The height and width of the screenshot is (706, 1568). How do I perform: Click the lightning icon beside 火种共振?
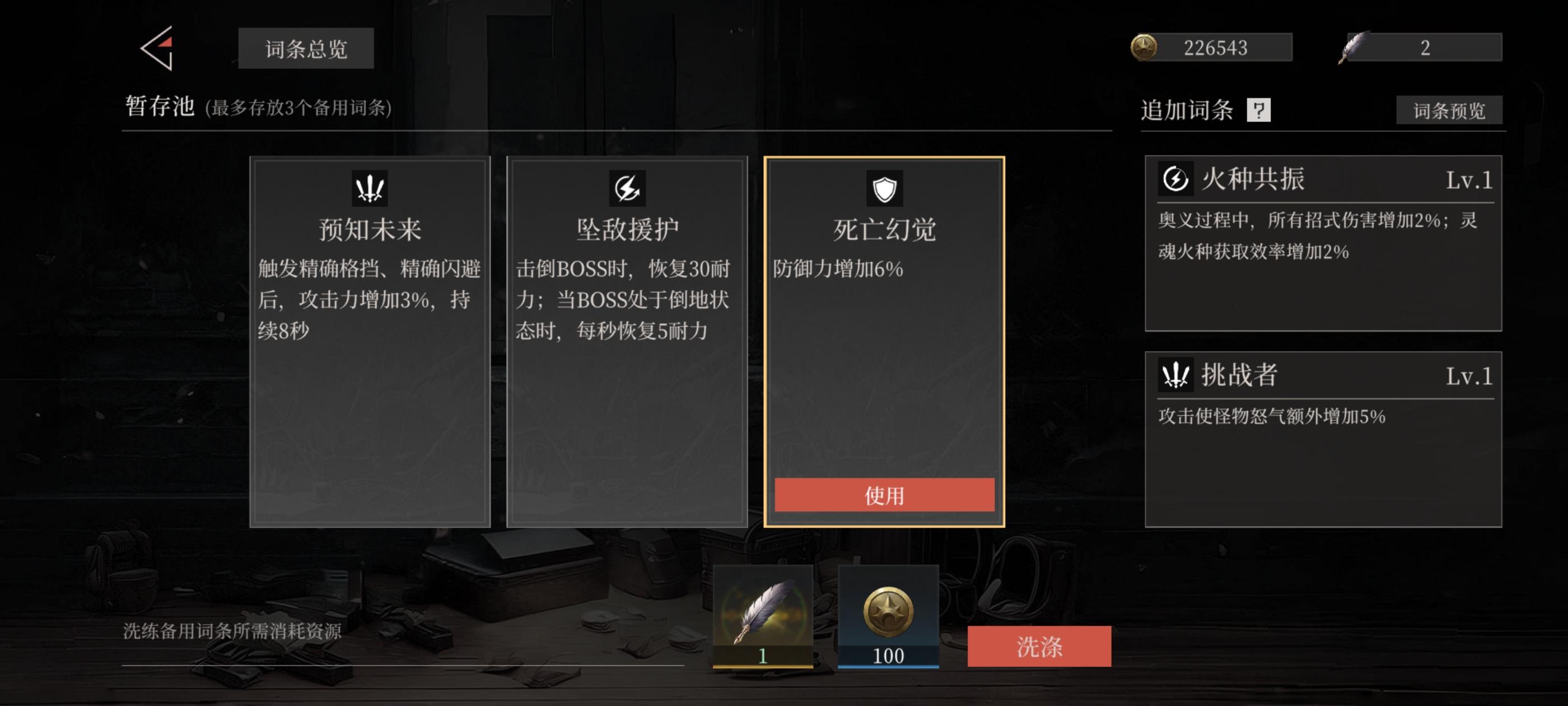pyautogui.click(x=1177, y=180)
